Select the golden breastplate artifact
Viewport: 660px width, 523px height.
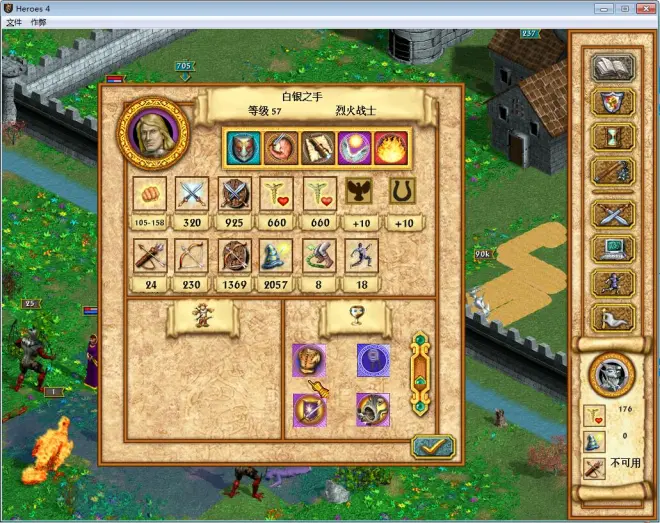tap(309, 360)
